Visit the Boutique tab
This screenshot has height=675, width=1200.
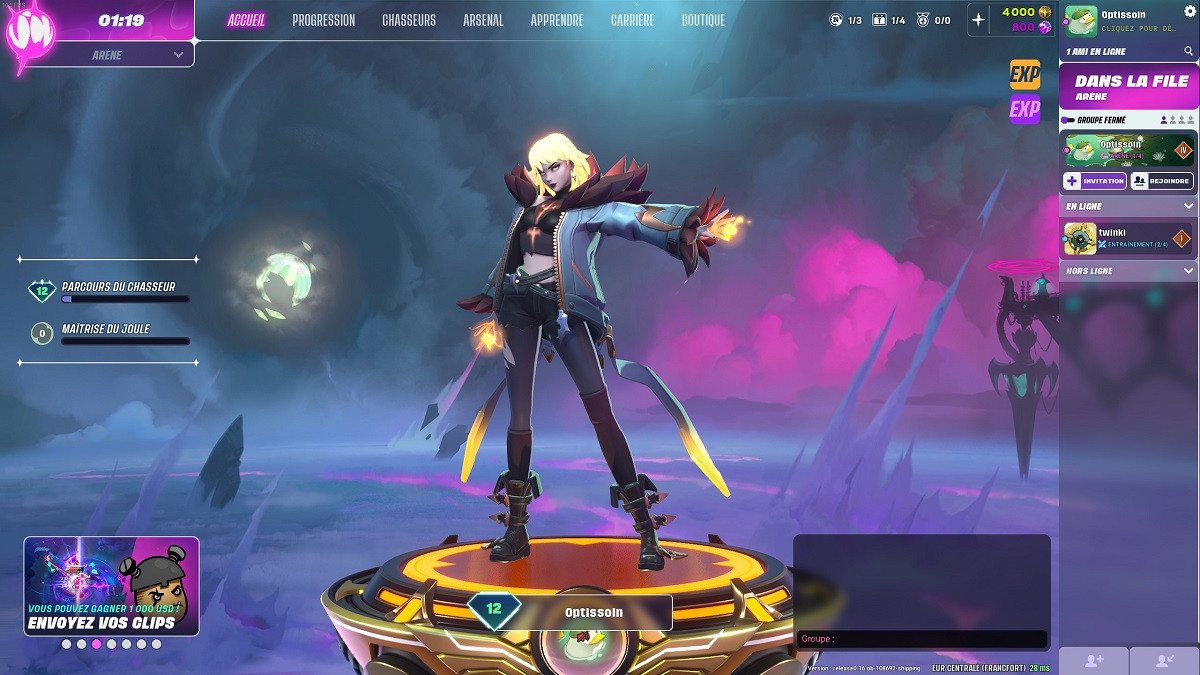[x=703, y=20]
